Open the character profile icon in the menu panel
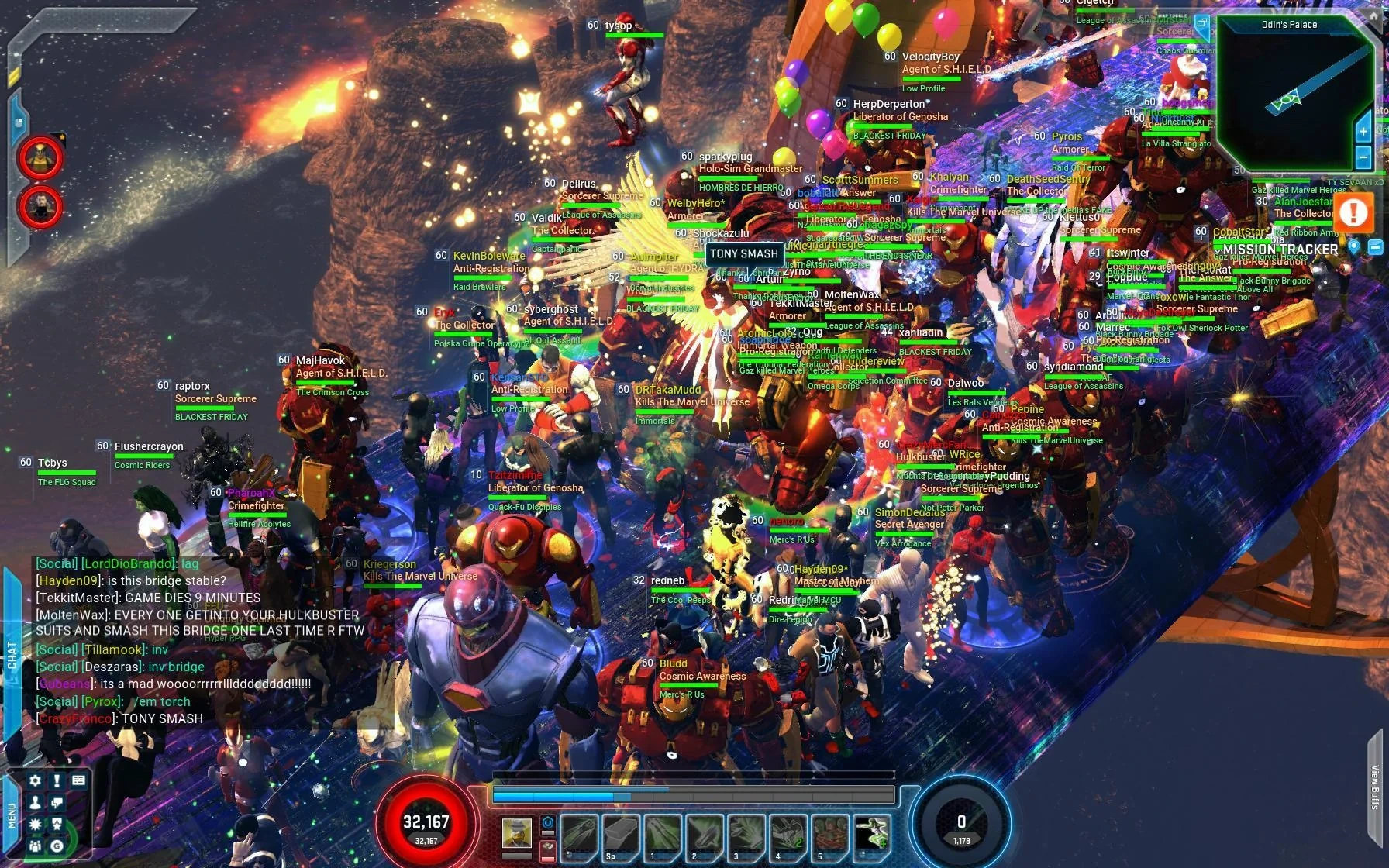Image resolution: width=1389 pixels, height=868 pixels. coord(36,802)
